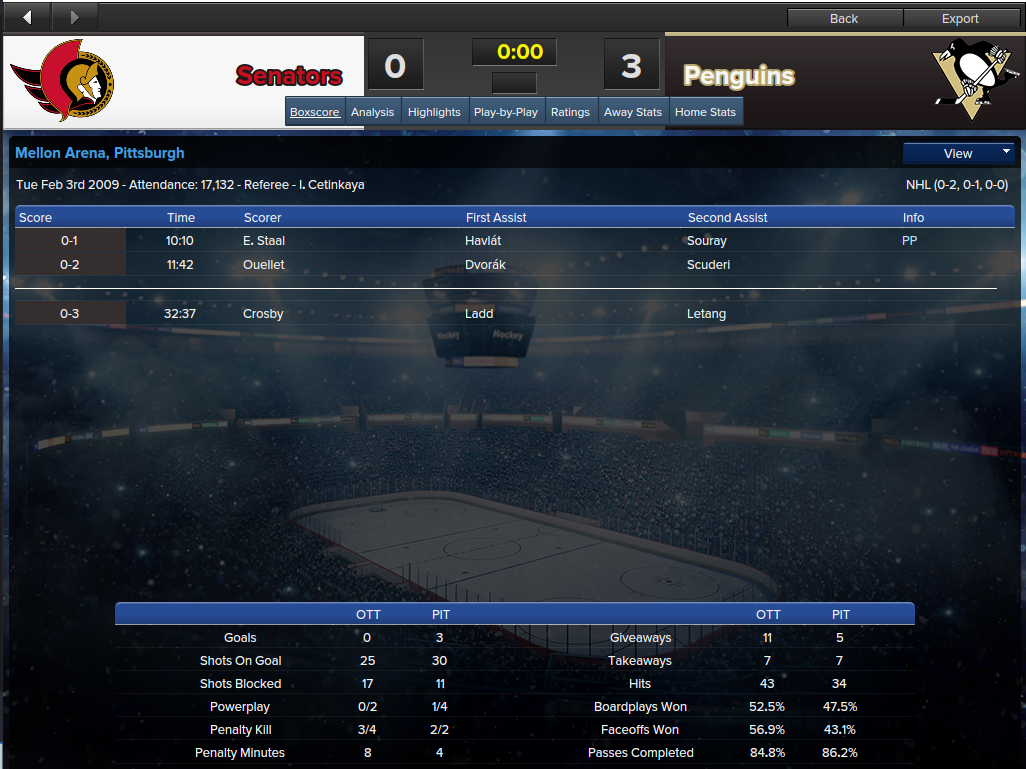1026x769 pixels.
Task: Click the Penguins team name
Action: [739, 76]
